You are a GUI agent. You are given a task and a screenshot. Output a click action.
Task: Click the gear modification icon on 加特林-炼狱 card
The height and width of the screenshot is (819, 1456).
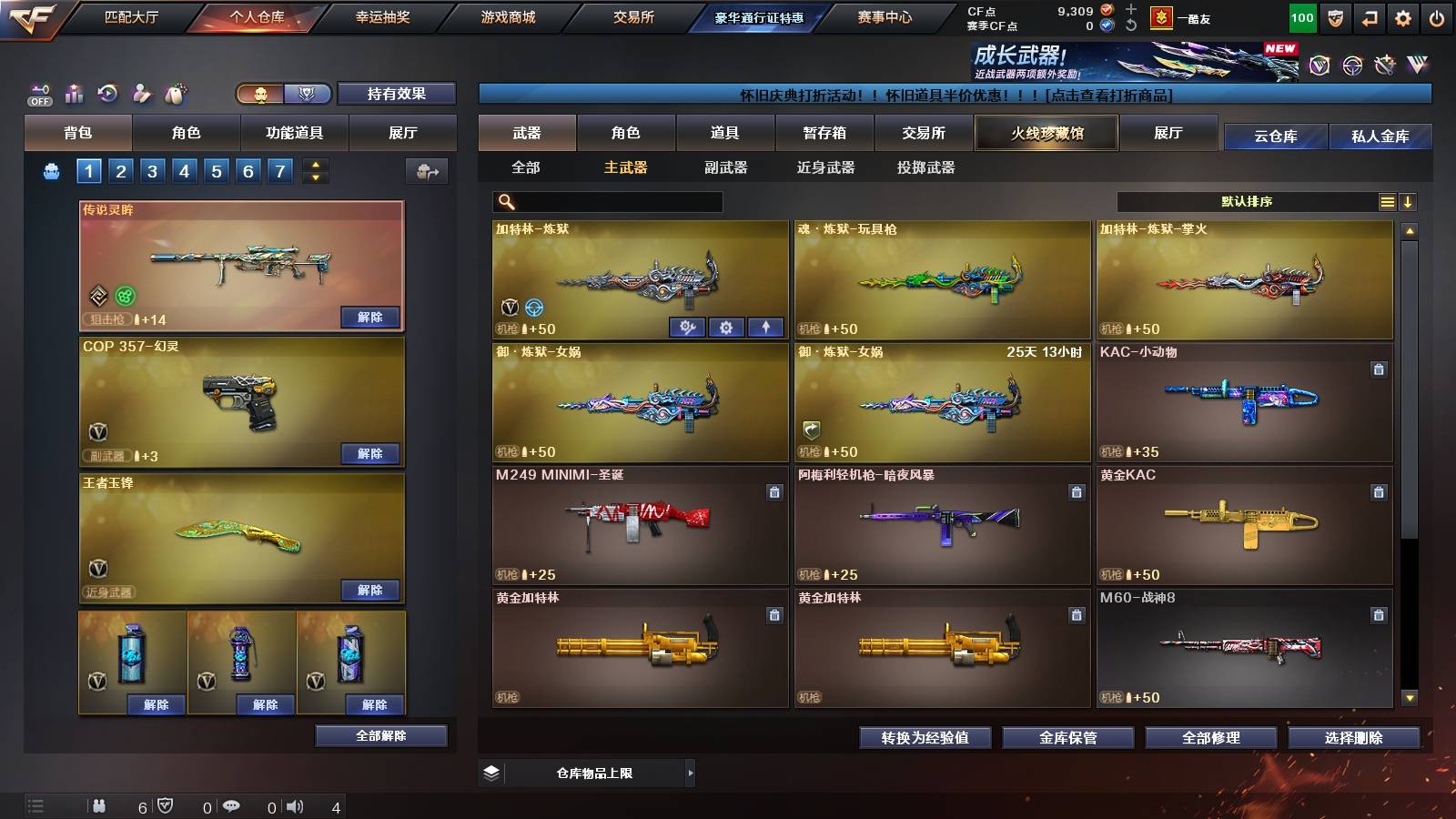click(725, 326)
